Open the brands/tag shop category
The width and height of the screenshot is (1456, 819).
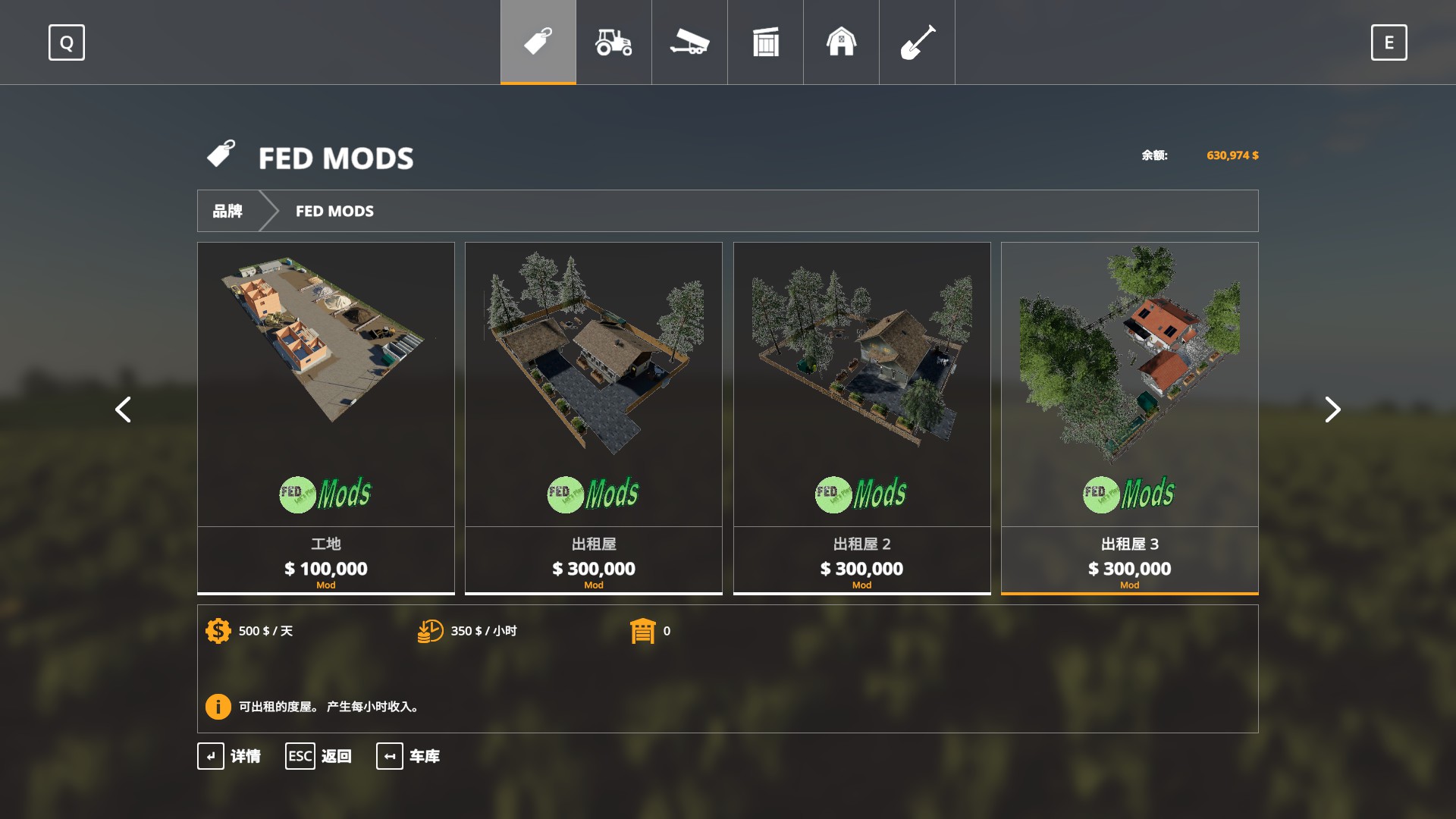(537, 42)
